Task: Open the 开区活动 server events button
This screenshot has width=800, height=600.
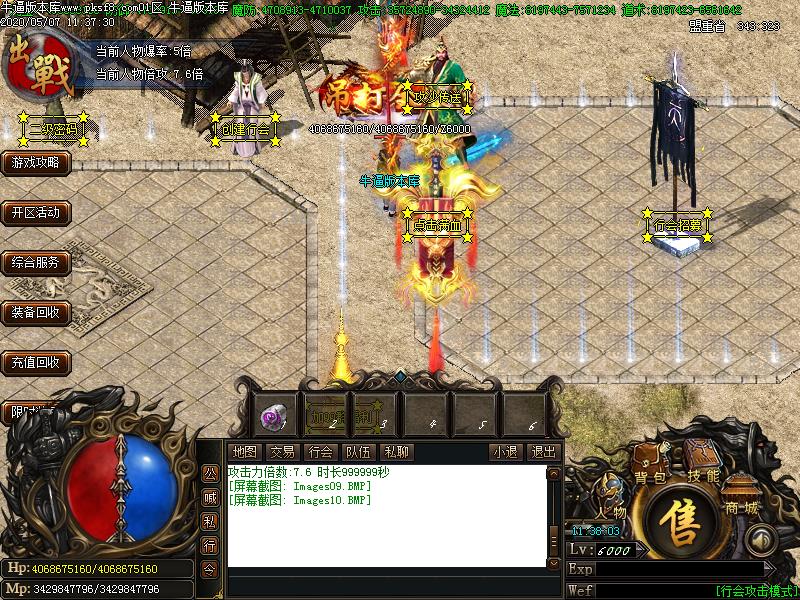Action: pyautogui.click(x=36, y=212)
